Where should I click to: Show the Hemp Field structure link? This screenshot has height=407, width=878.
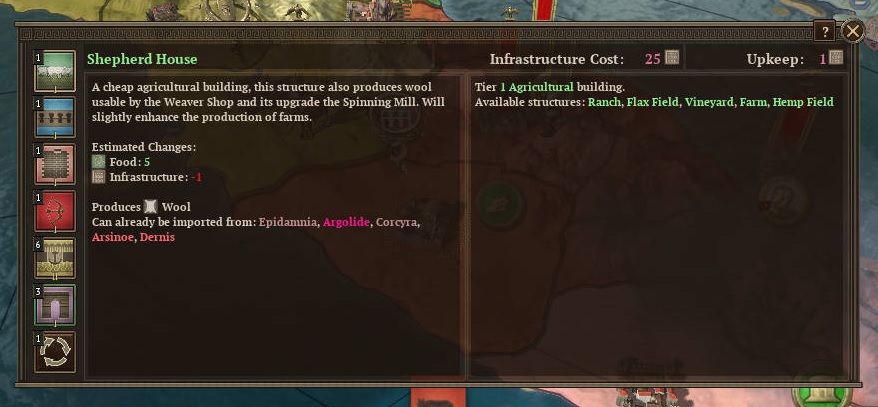[803, 103]
